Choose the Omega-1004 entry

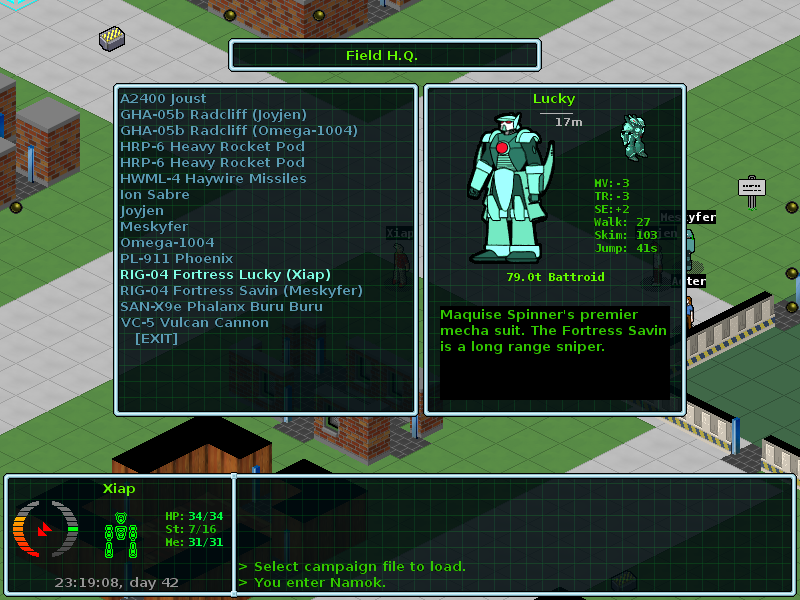pyautogui.click(x=167, y=243)
